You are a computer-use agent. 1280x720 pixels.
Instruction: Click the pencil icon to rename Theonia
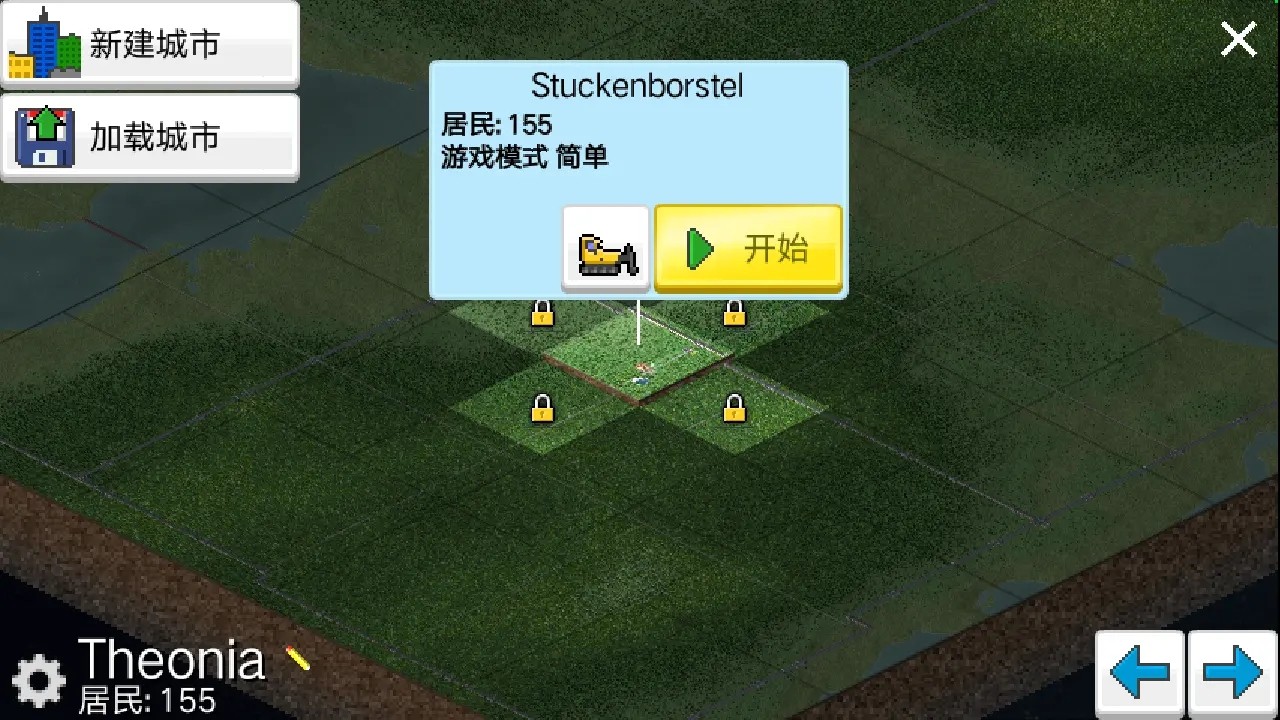coord(297,657)
